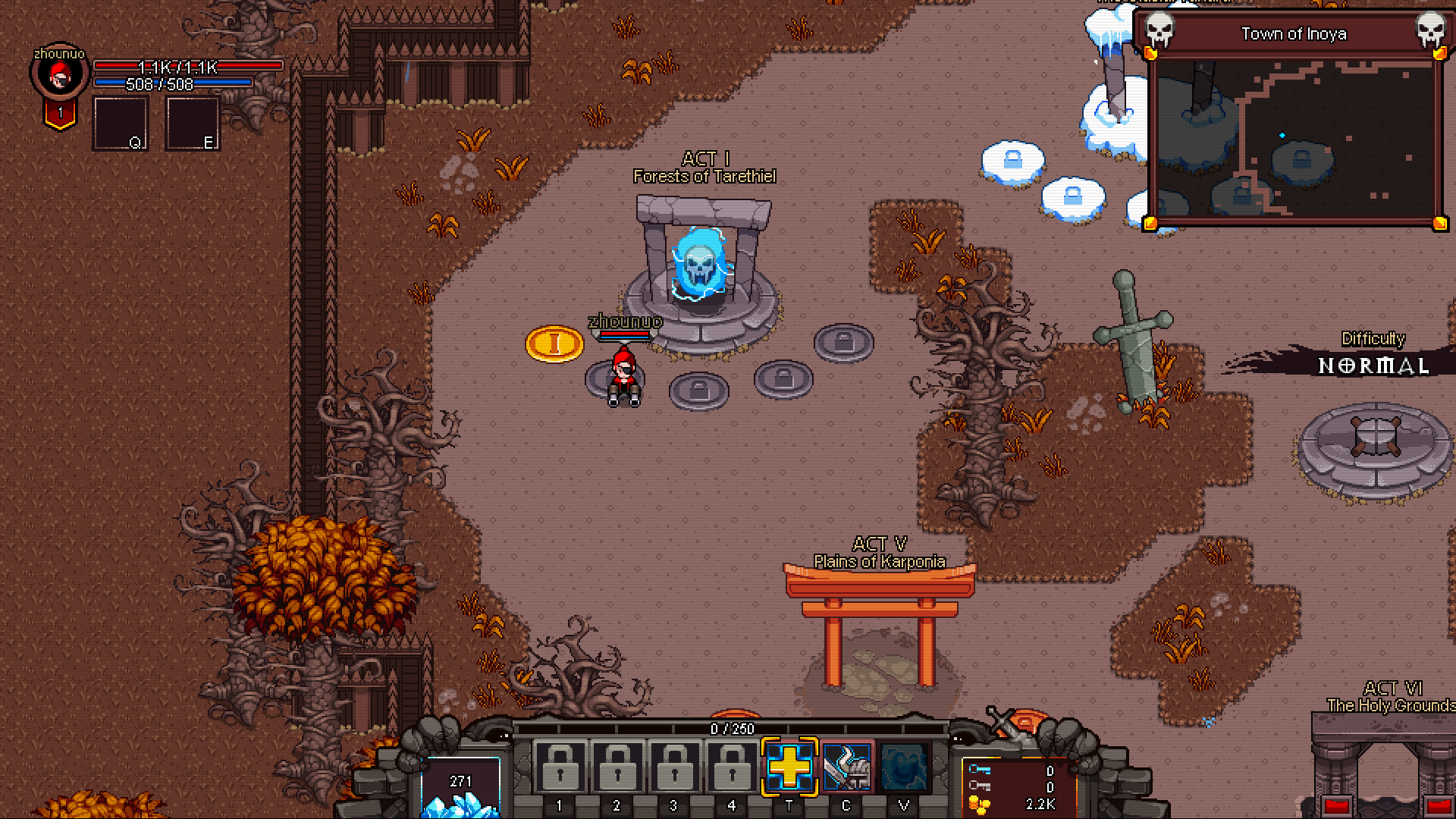The image size is (1456, 819).
Task: Open the sword and helmet equipment icon
Action: coord(846,767)
